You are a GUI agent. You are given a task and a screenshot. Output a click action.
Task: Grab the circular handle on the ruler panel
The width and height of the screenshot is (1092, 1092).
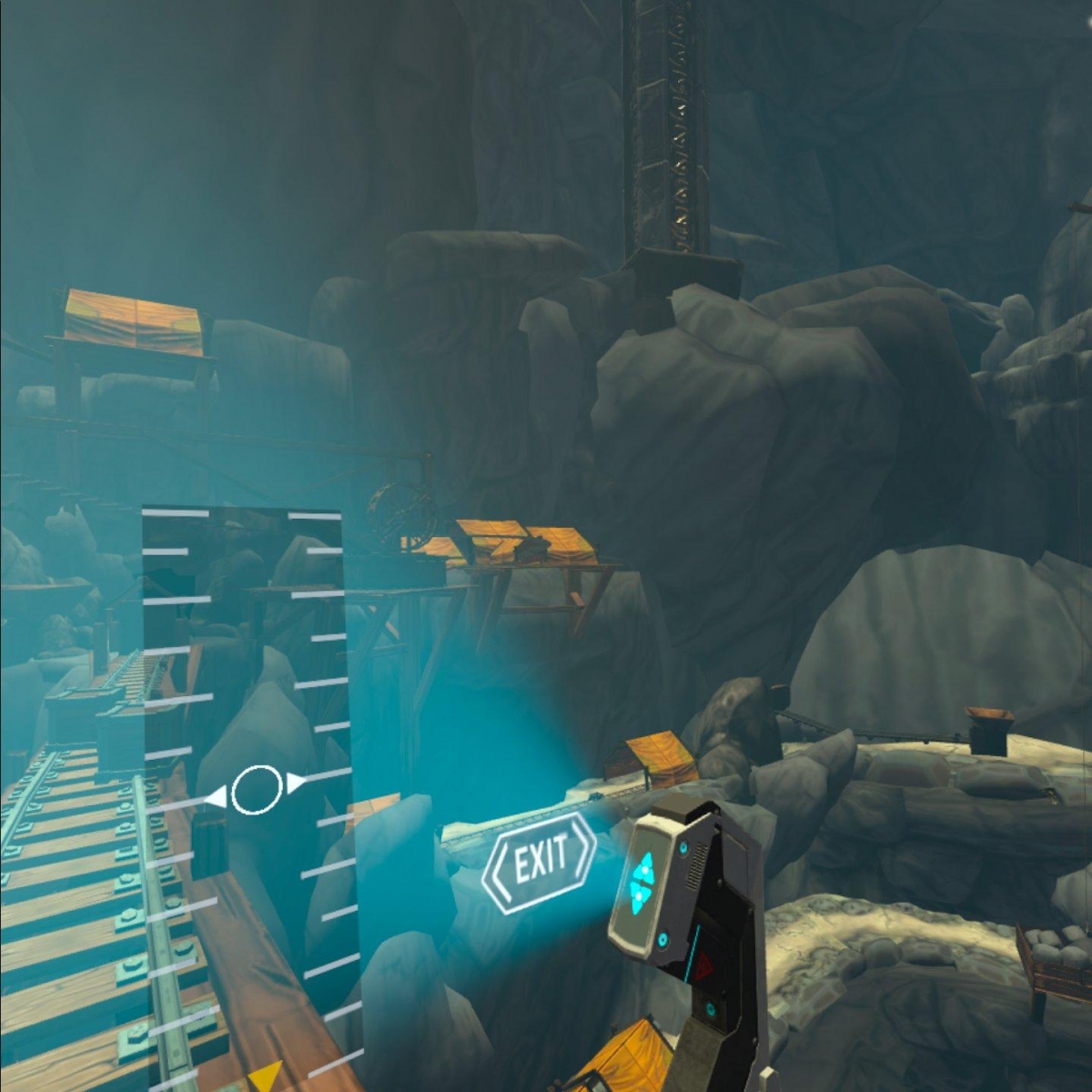point(257,790)
